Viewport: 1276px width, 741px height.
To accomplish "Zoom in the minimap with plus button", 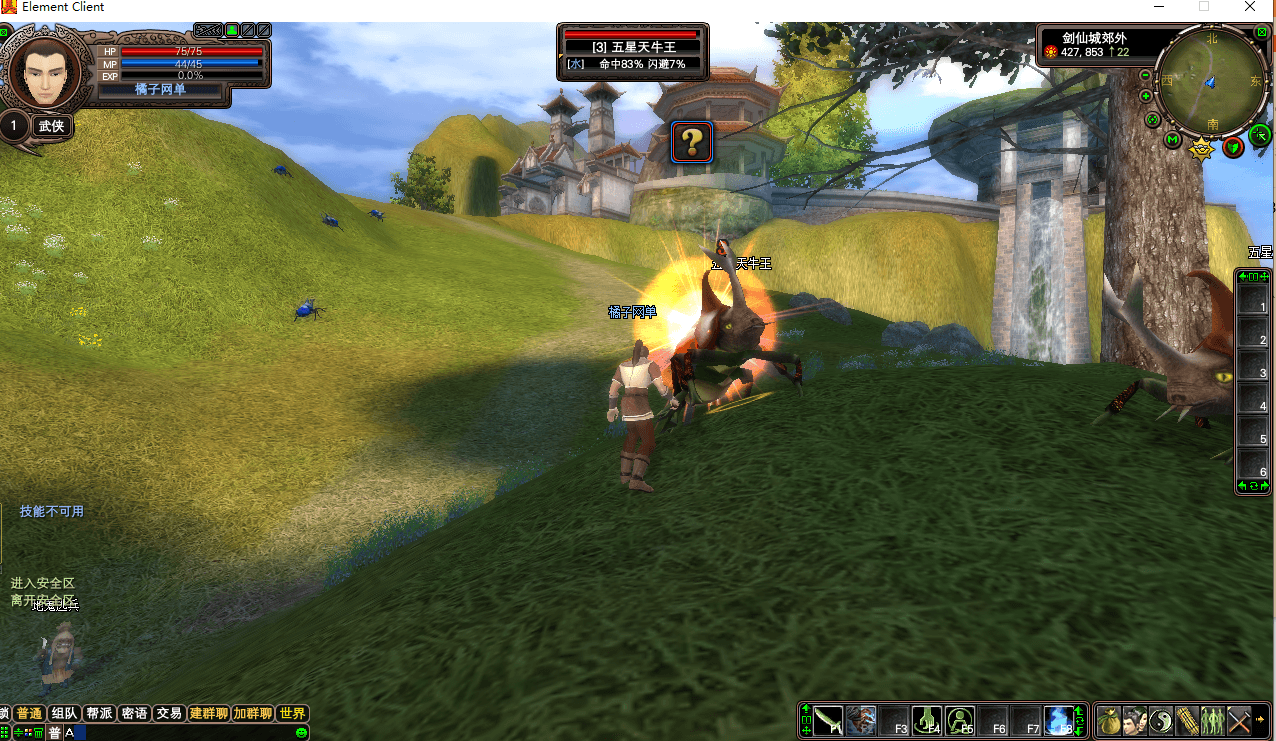I will click(x=1146, y=96).
